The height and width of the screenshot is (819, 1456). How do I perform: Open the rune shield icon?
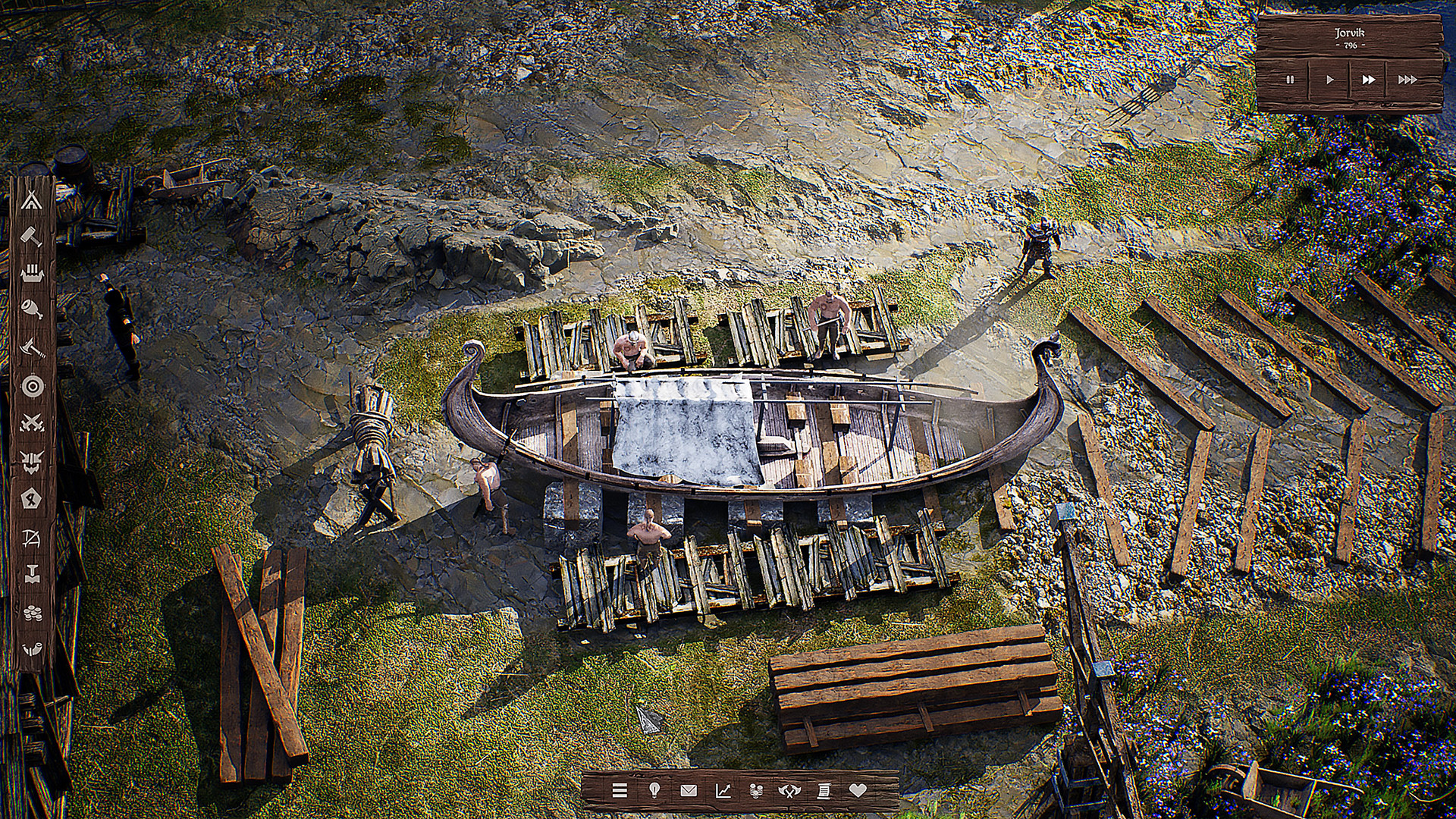30,498
